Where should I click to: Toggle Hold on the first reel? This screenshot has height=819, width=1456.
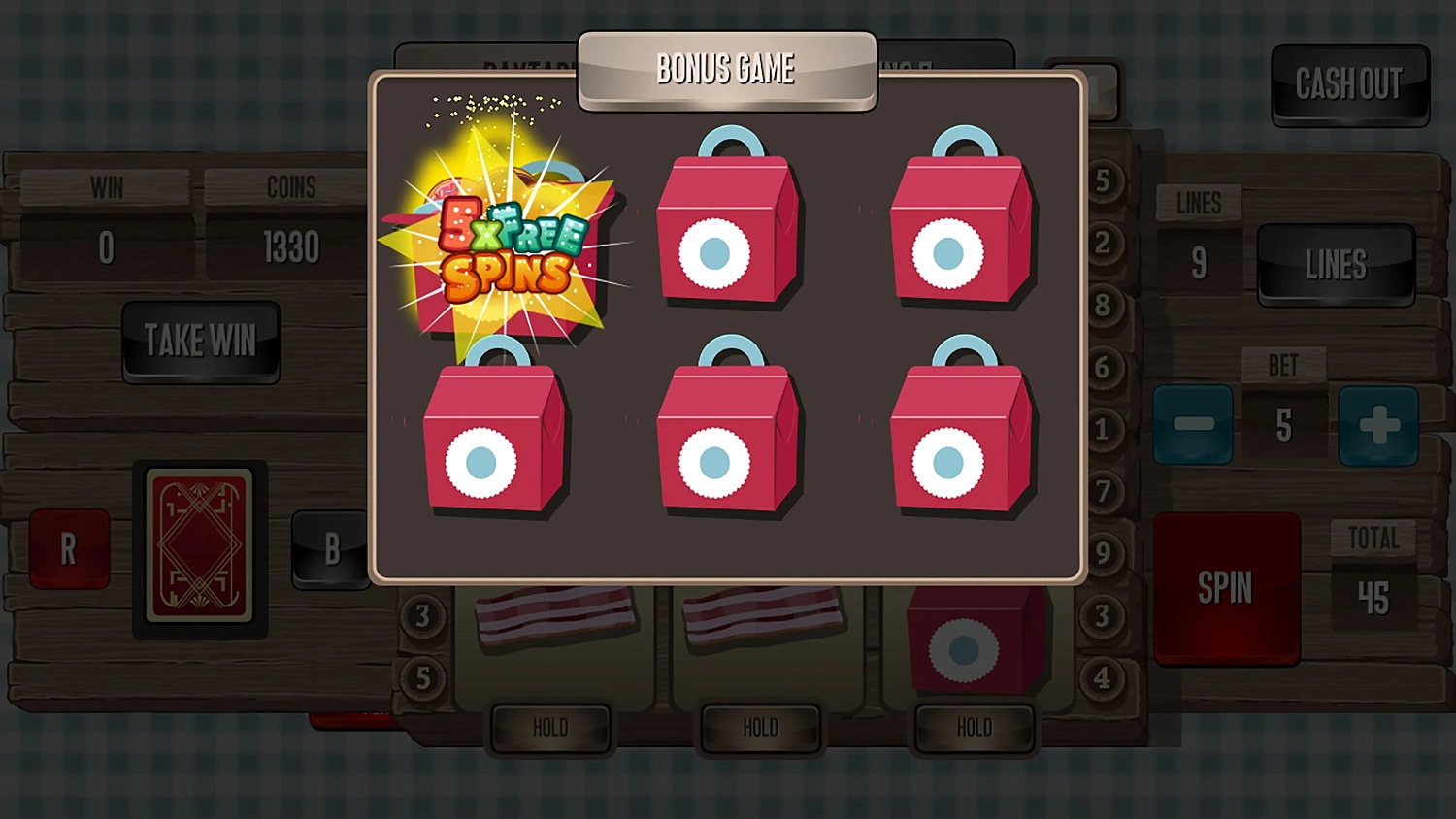pyautogui.click(x=550, y=727)
